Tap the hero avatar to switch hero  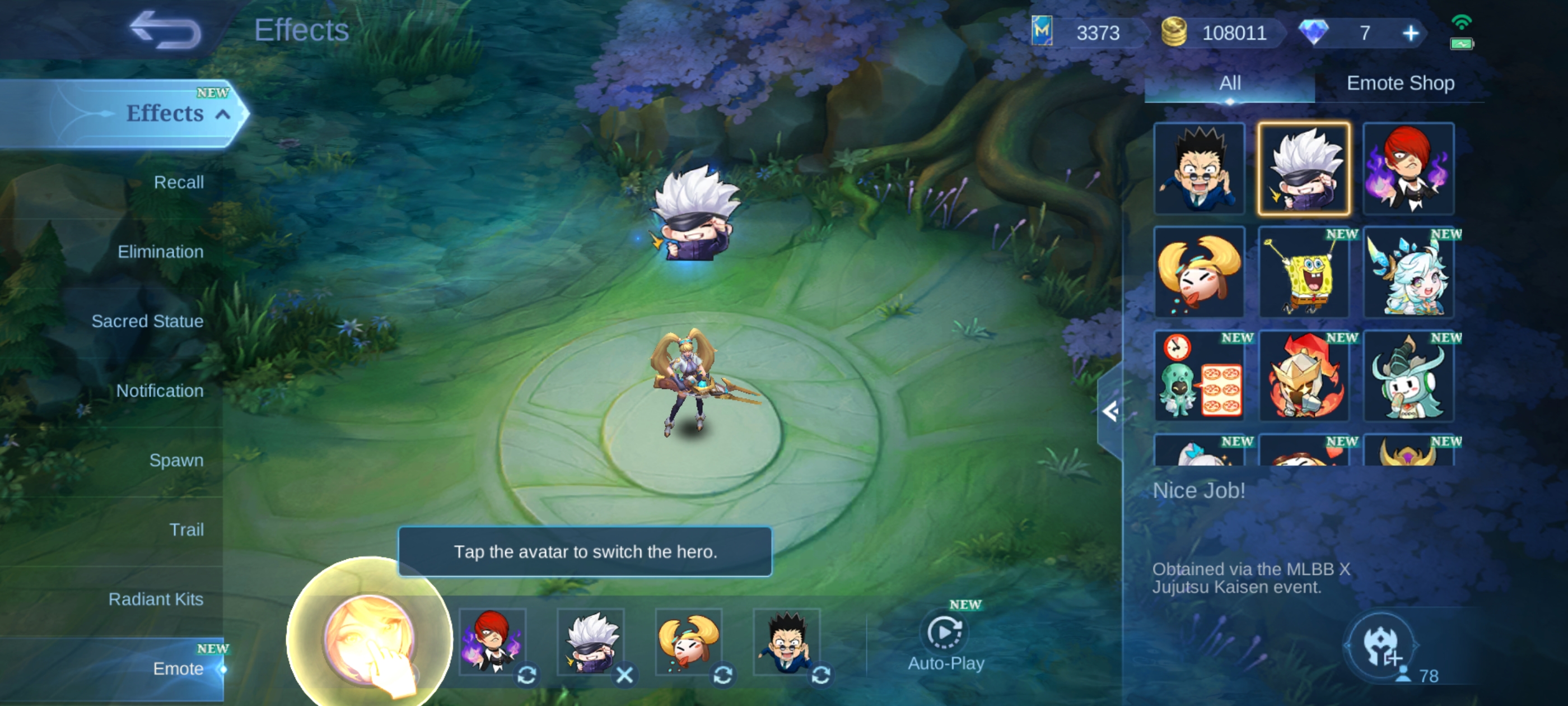369,638
